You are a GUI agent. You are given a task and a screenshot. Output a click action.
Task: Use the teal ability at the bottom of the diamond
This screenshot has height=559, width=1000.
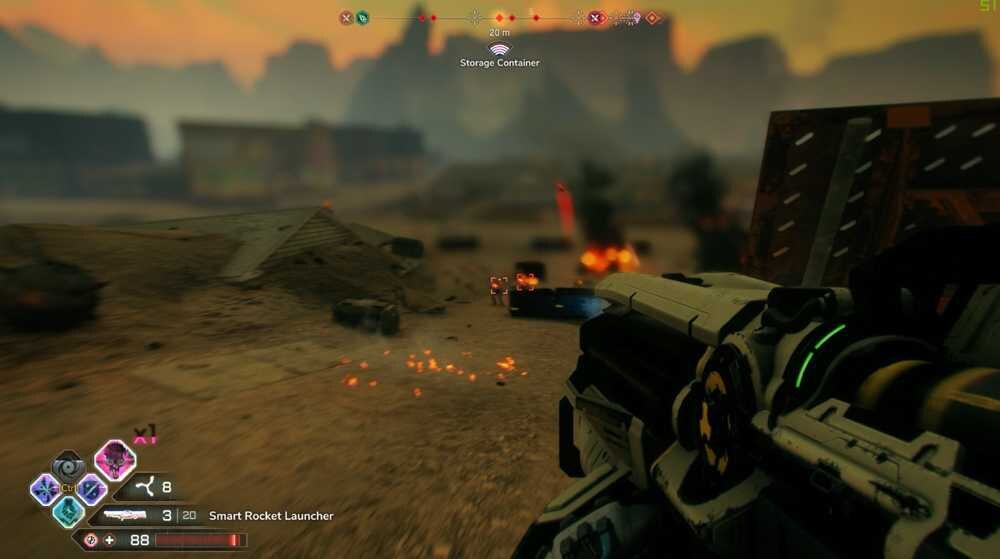click(x=68, y=511)
